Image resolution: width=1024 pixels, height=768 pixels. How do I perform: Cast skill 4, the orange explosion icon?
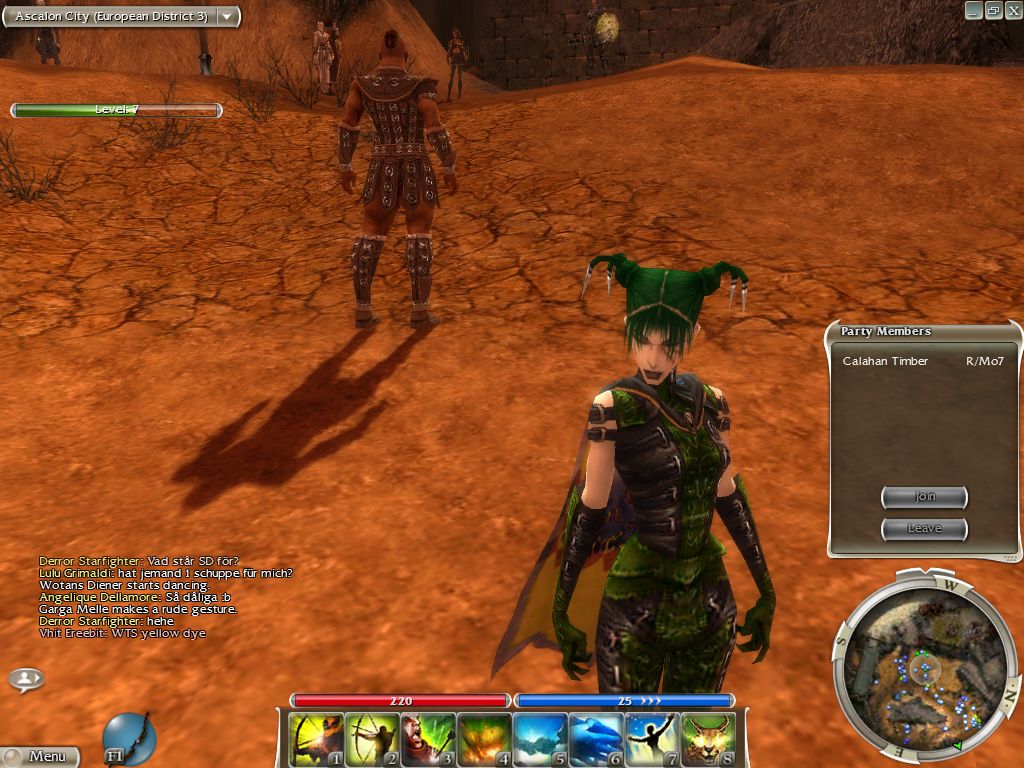tap(484, 739)
